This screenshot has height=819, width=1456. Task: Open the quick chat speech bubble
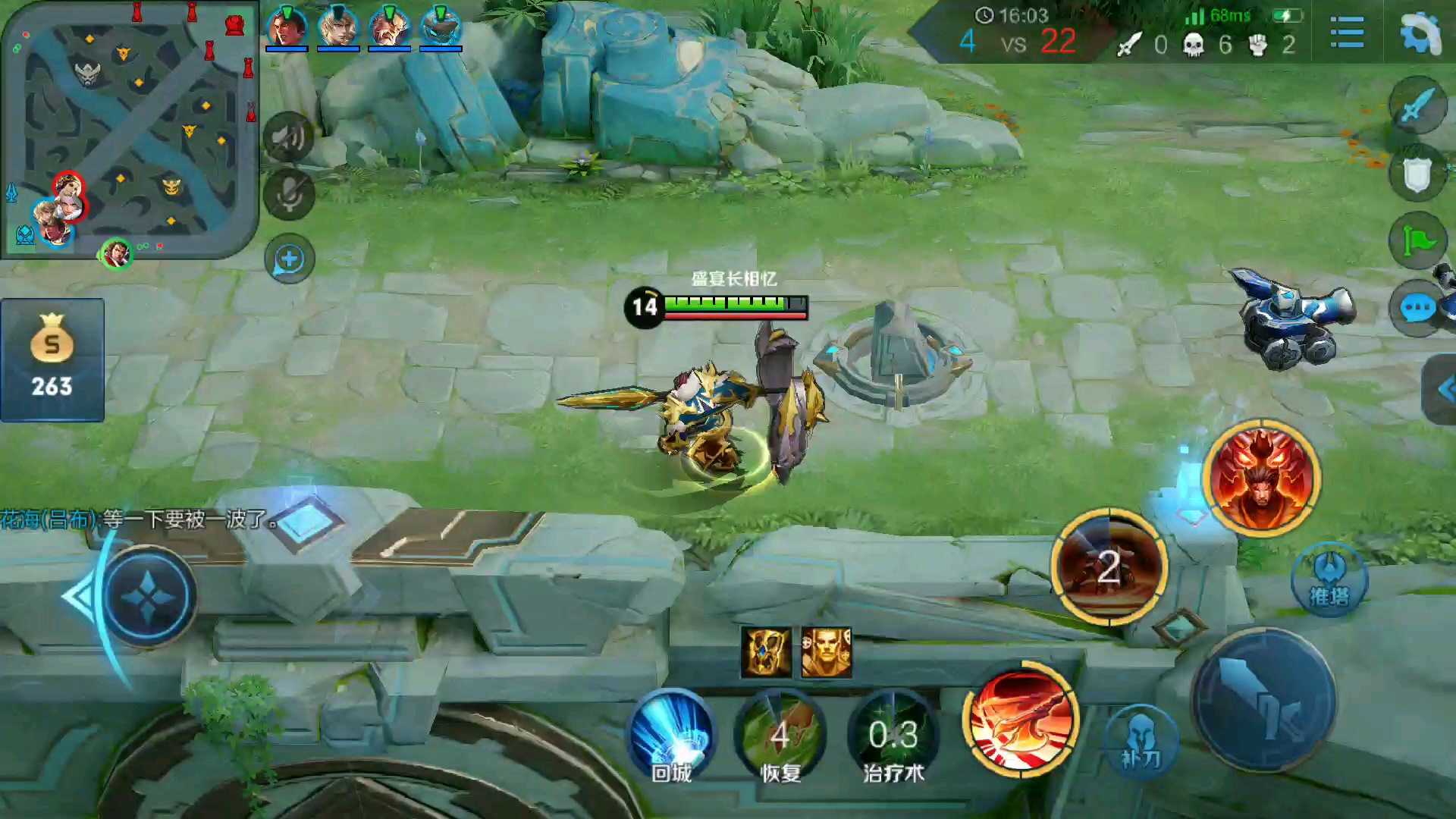pos(1417,309)
